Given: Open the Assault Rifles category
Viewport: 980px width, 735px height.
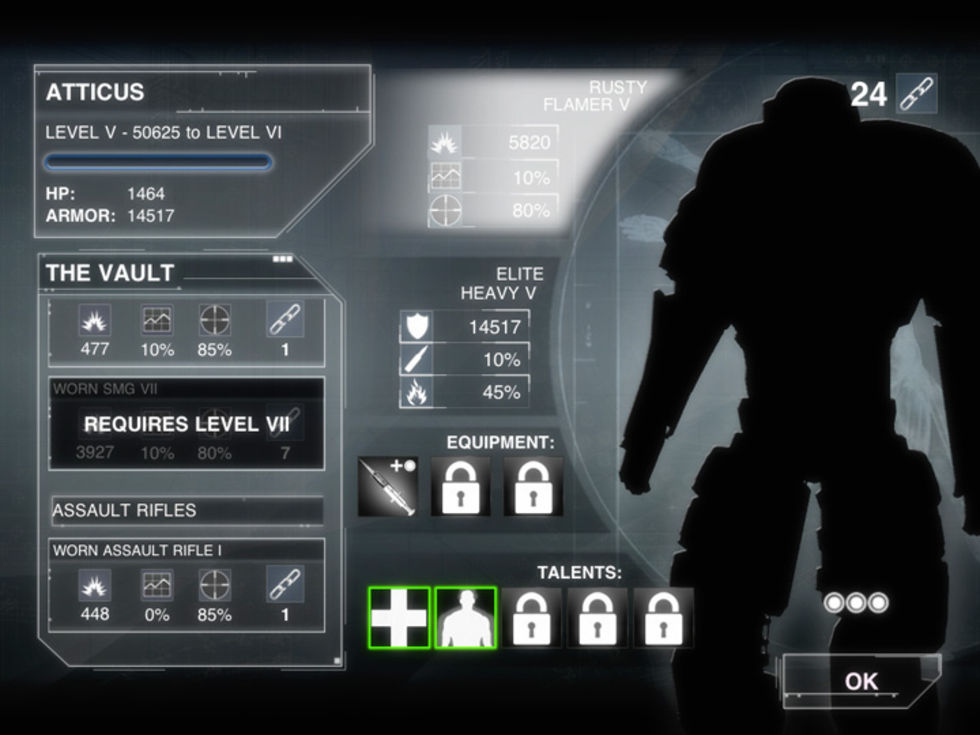Looking at the screenshot, I should (187, 510).
